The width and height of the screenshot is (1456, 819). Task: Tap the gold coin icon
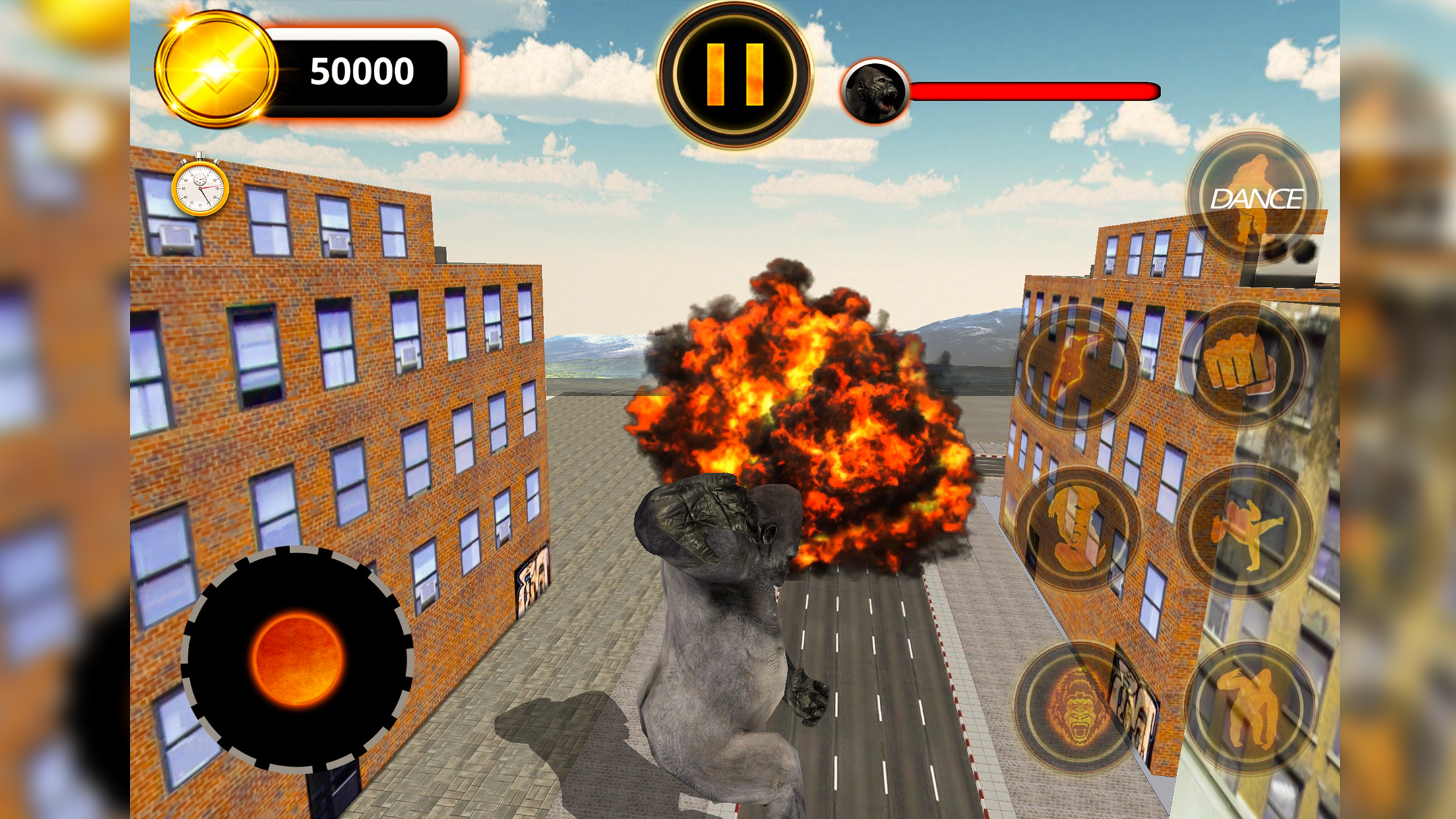tap(216, 70)
